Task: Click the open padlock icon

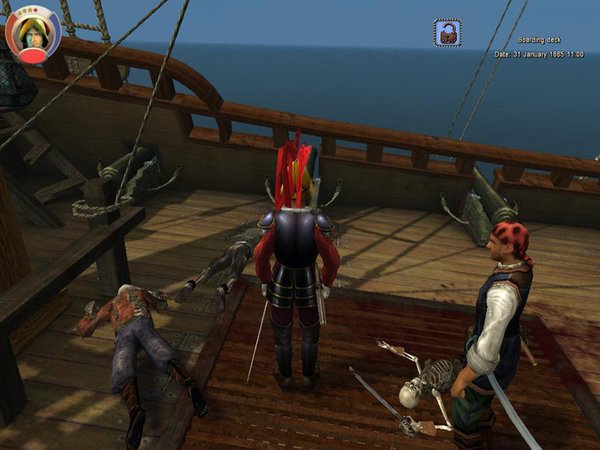Action: tap(447, 32)
